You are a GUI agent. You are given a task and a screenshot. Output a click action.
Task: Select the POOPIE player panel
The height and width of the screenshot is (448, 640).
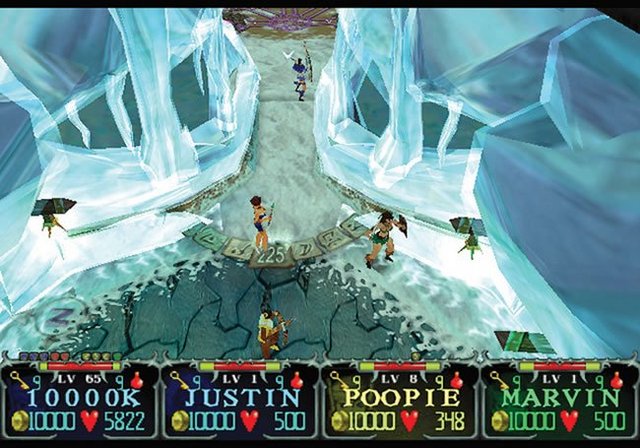400,400
